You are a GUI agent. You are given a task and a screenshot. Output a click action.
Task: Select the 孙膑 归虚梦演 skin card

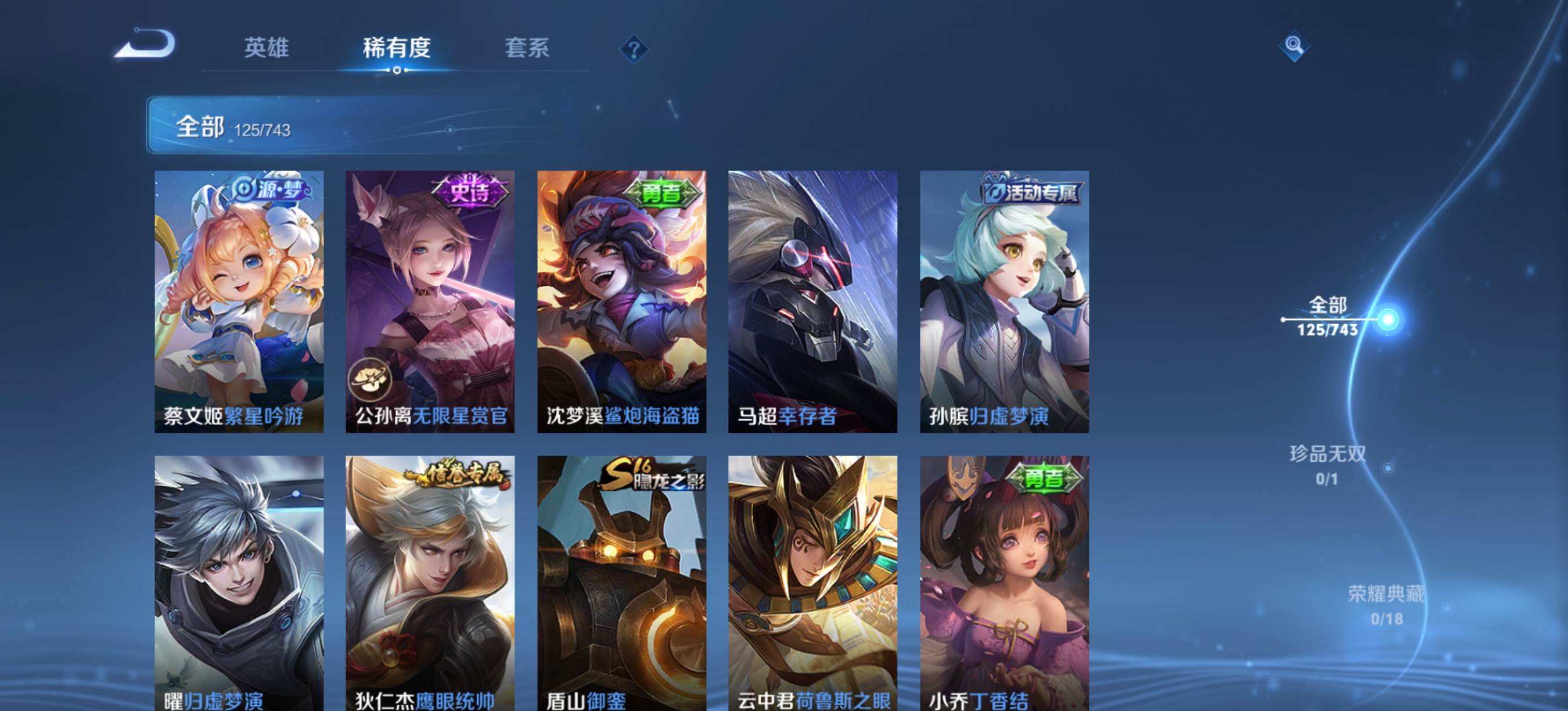point(1004,301)
